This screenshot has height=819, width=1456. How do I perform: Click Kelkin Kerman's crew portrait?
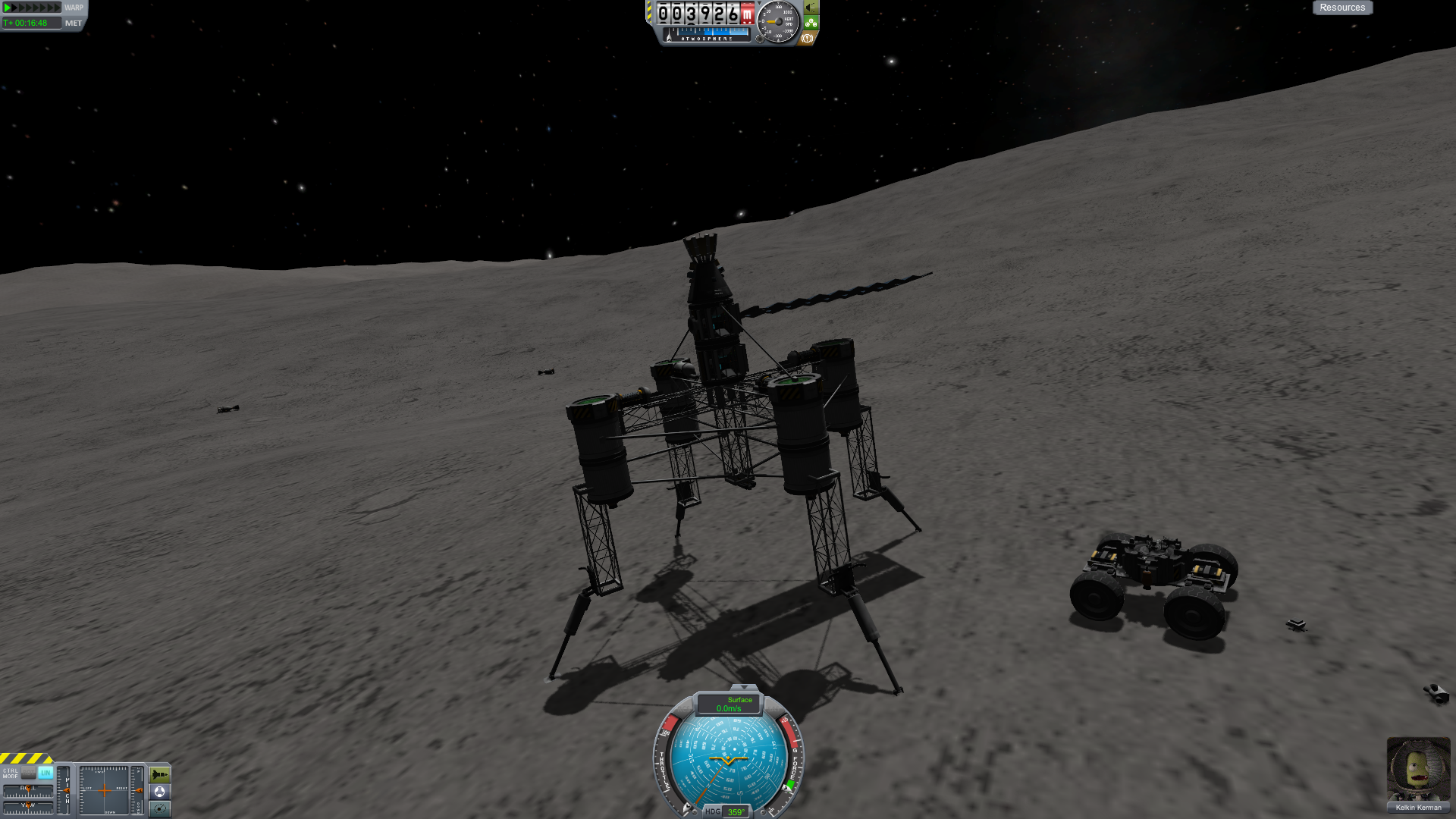click(1418, 769)
